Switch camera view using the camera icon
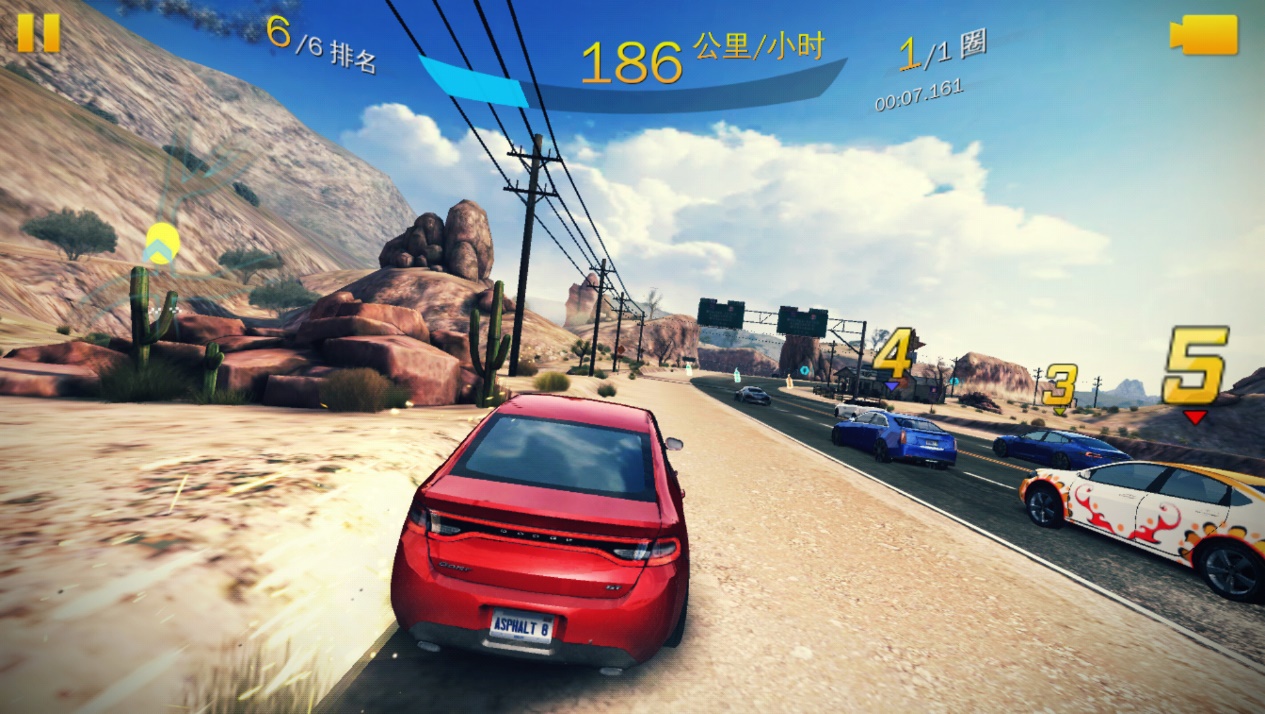The width and height of the screenshot is (1265, 714). coord(1204,35)
